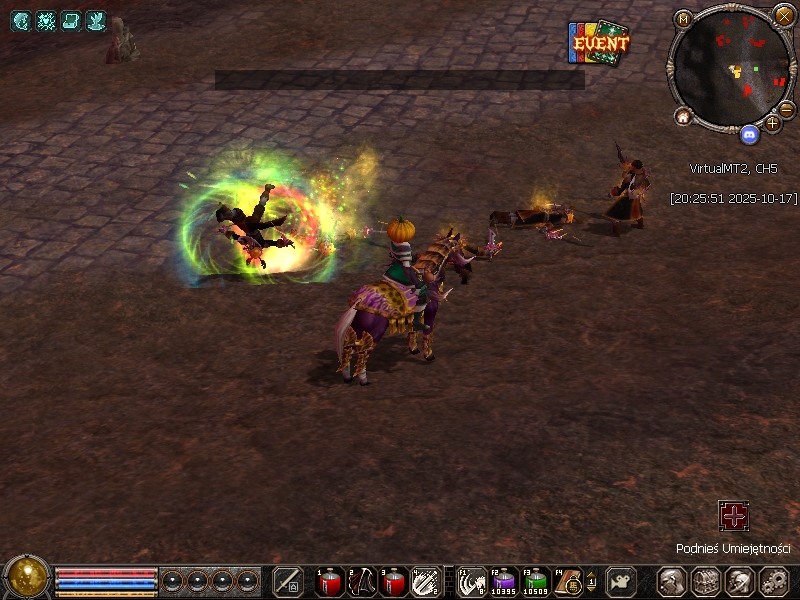Zoom out the minimap with minus button

click(x=787, y=109)
